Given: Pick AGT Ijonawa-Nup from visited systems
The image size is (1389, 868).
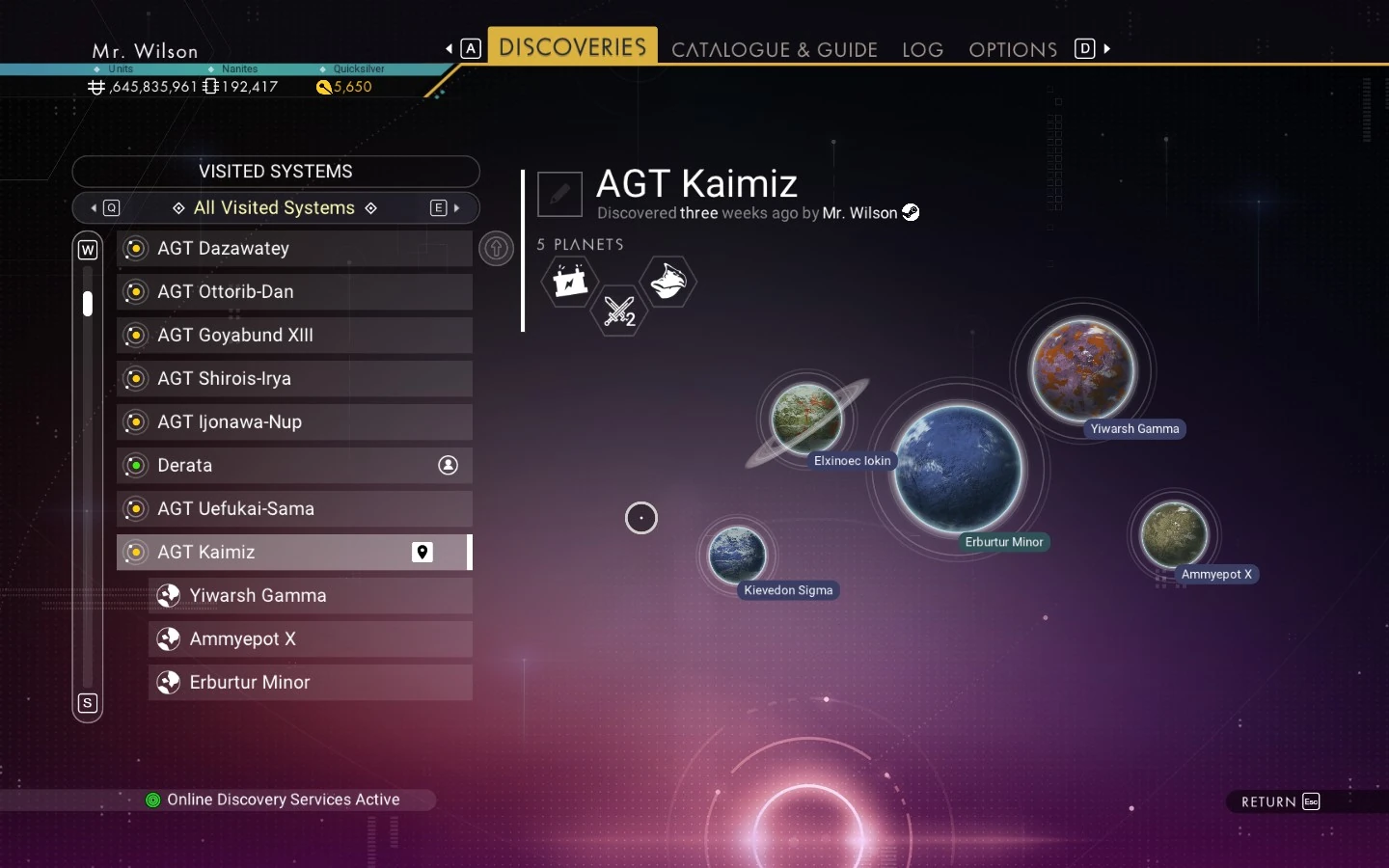Looking at the screenshot, I should [x=294, y=422].
